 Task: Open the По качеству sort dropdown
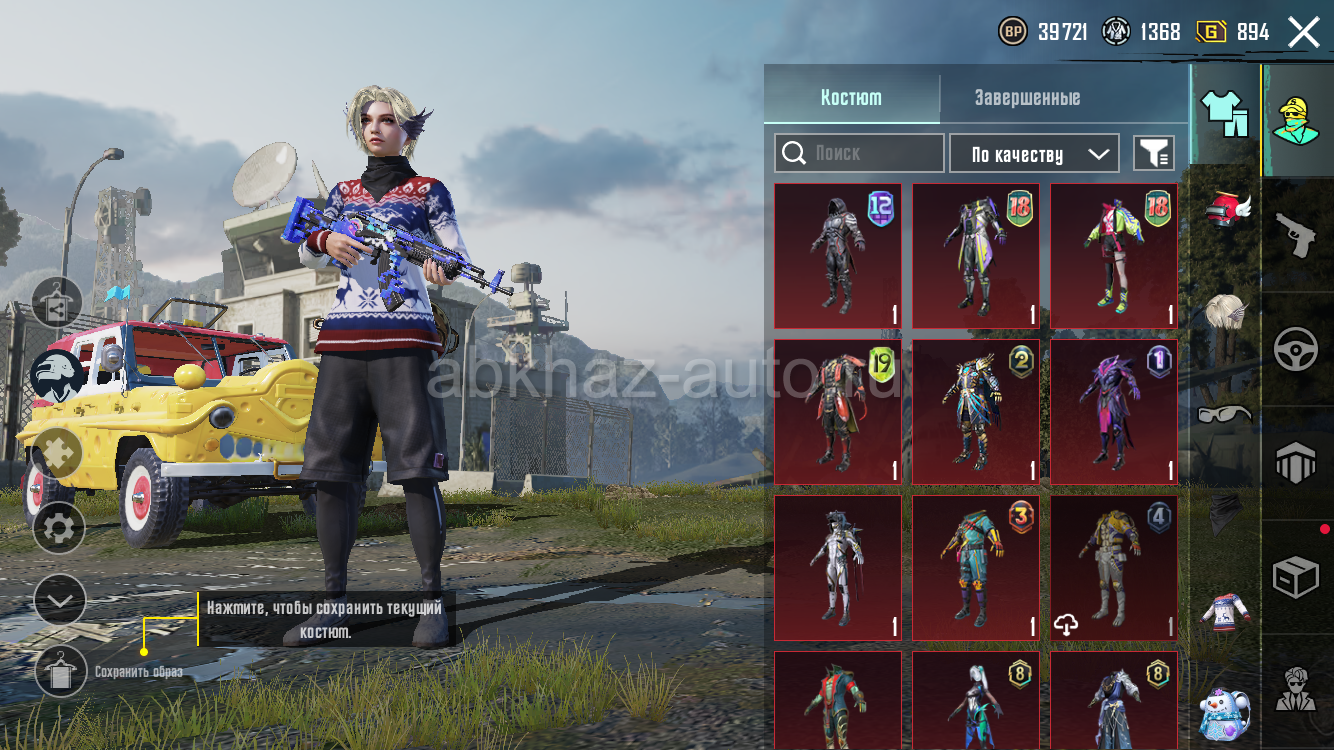tap(1033, 154)
